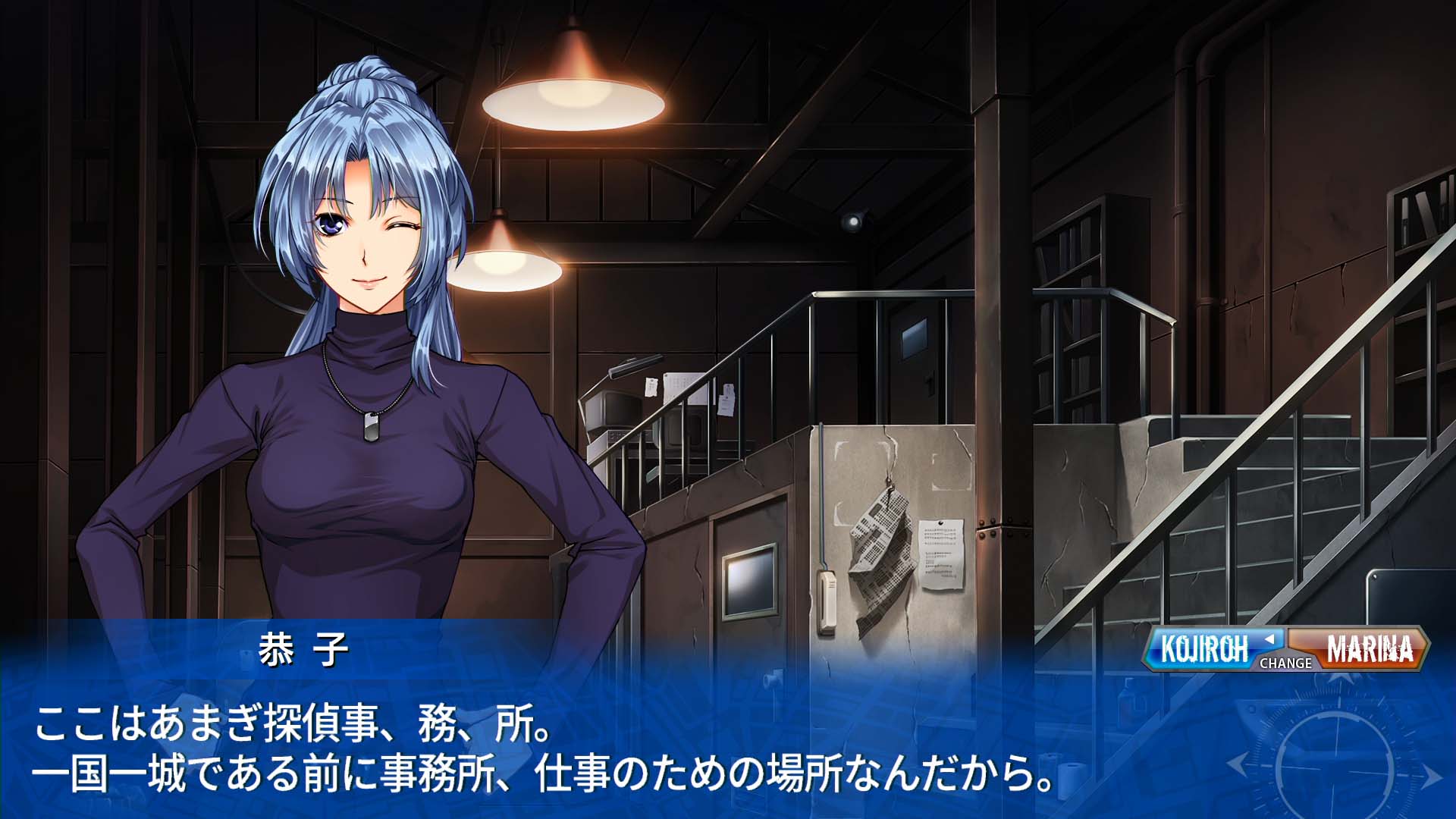Click the blue gradient dialogue box bar
Image resolution: width=1456 pixels, height=819 pixels.
tap(531, 728)
